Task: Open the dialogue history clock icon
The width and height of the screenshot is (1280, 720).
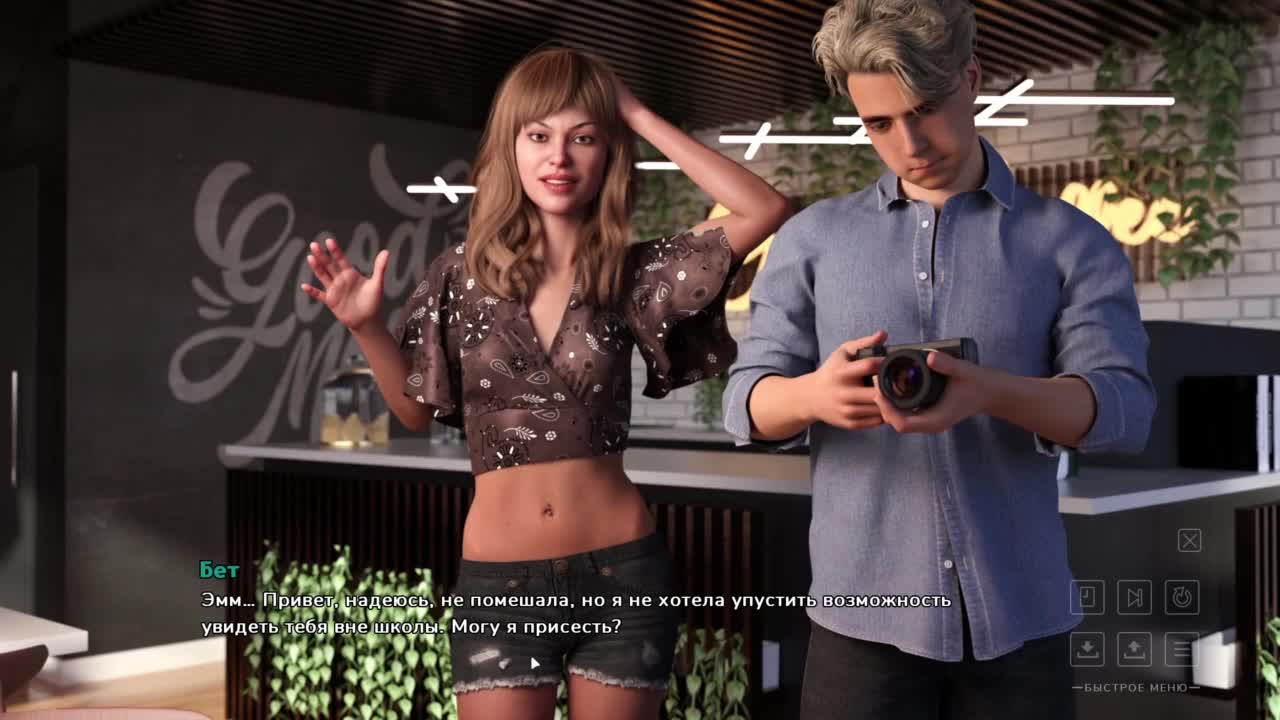Action: click(x=1087, y=598)
